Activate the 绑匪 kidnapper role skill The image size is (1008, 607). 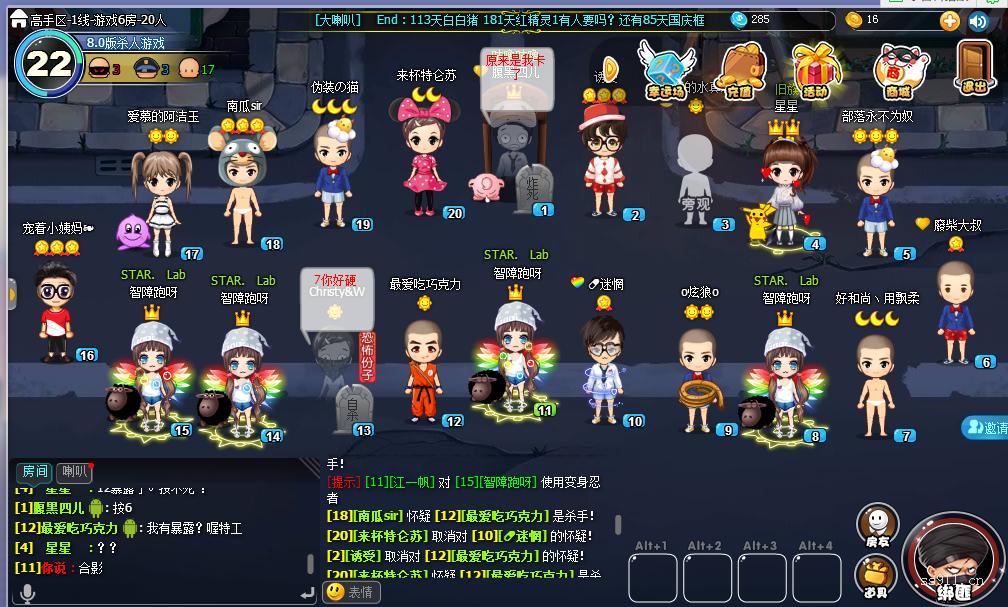point(950,560)
